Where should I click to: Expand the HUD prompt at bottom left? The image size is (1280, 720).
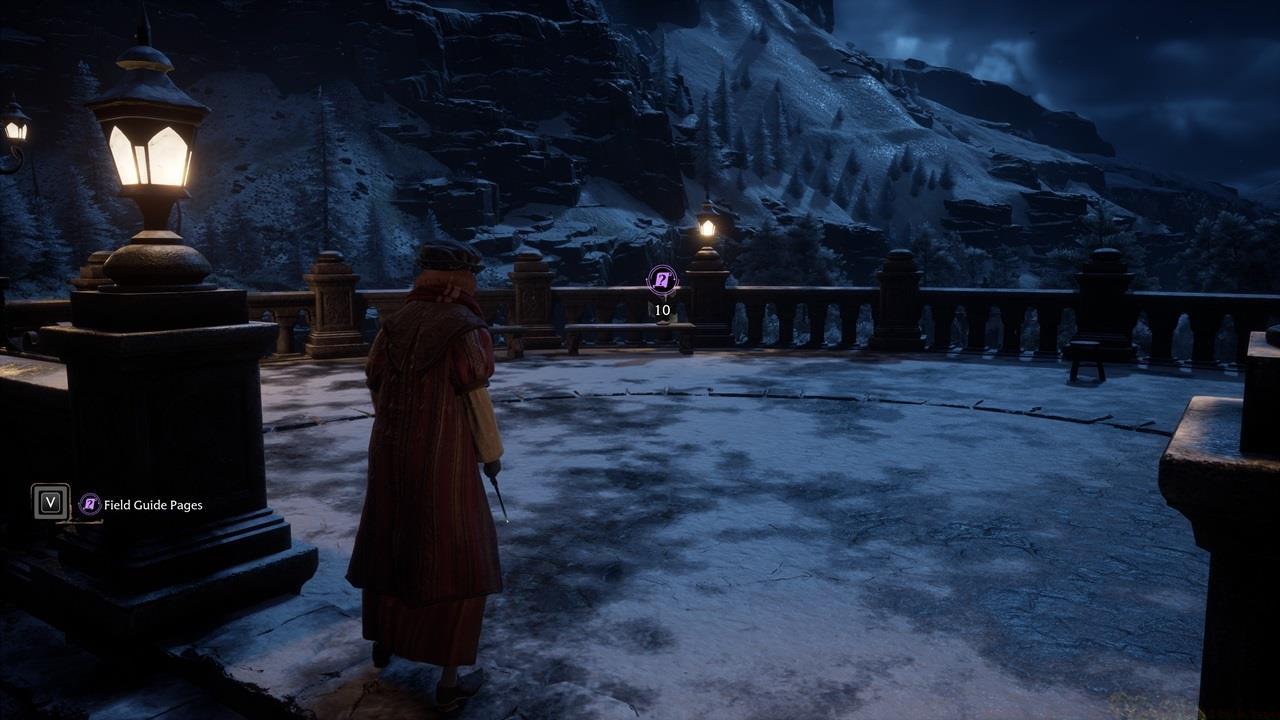(x=120, y=505)
